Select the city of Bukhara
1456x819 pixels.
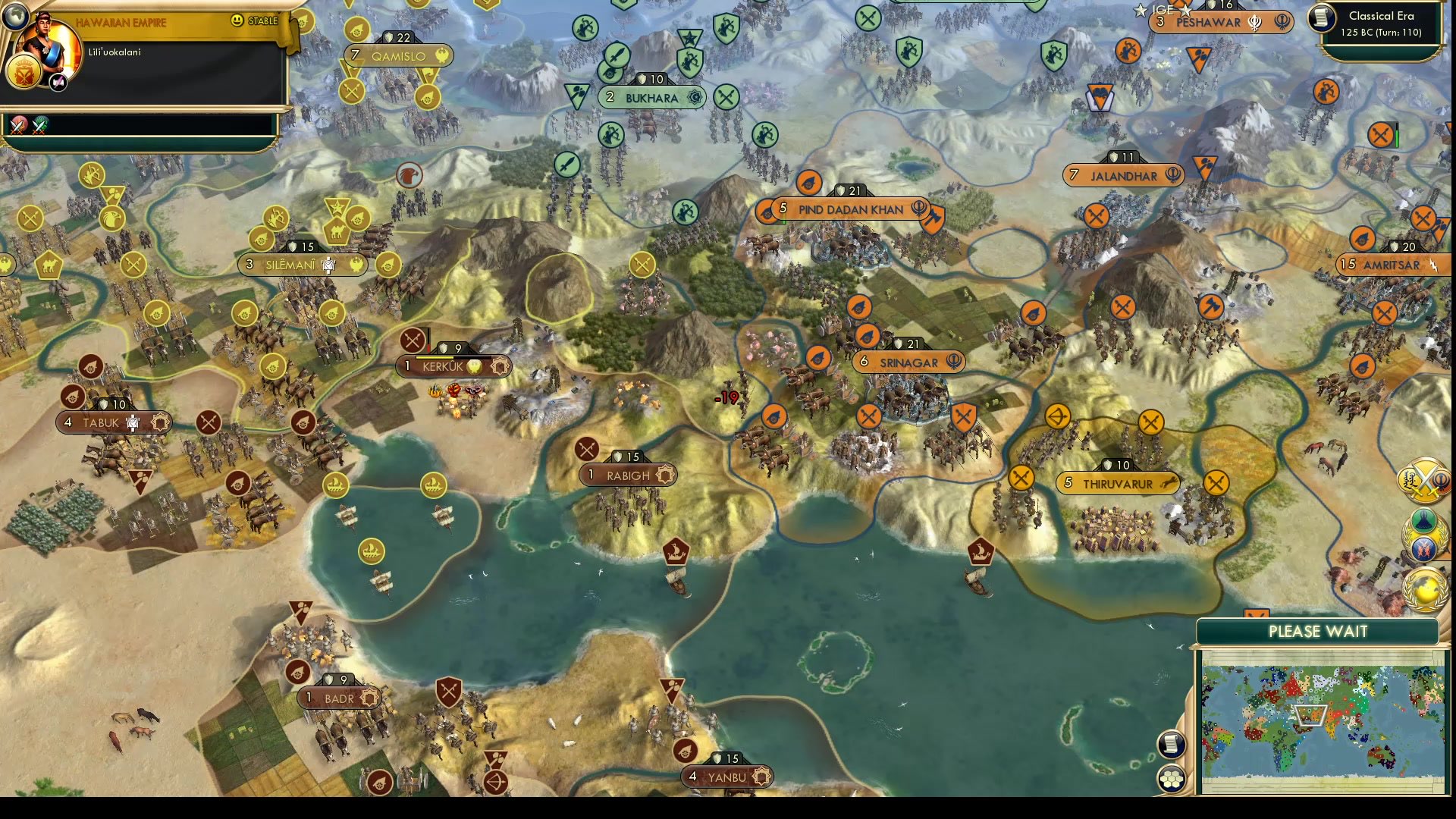651,97
